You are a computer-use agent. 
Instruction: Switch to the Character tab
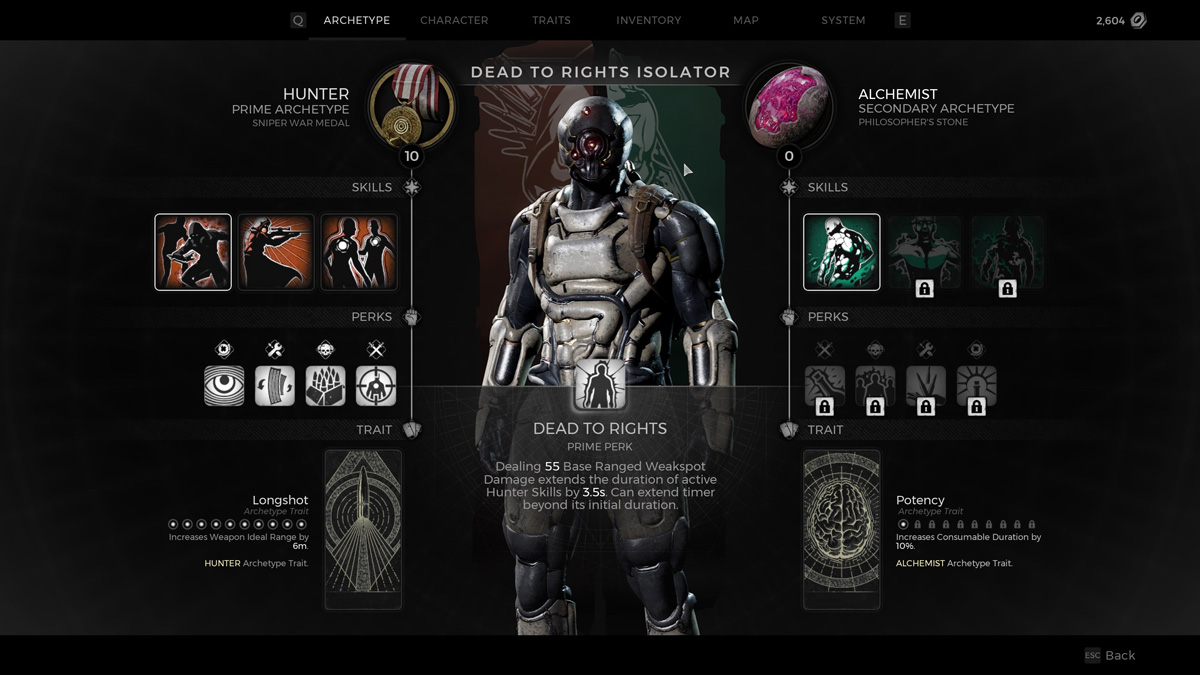[x=454, y=20]
